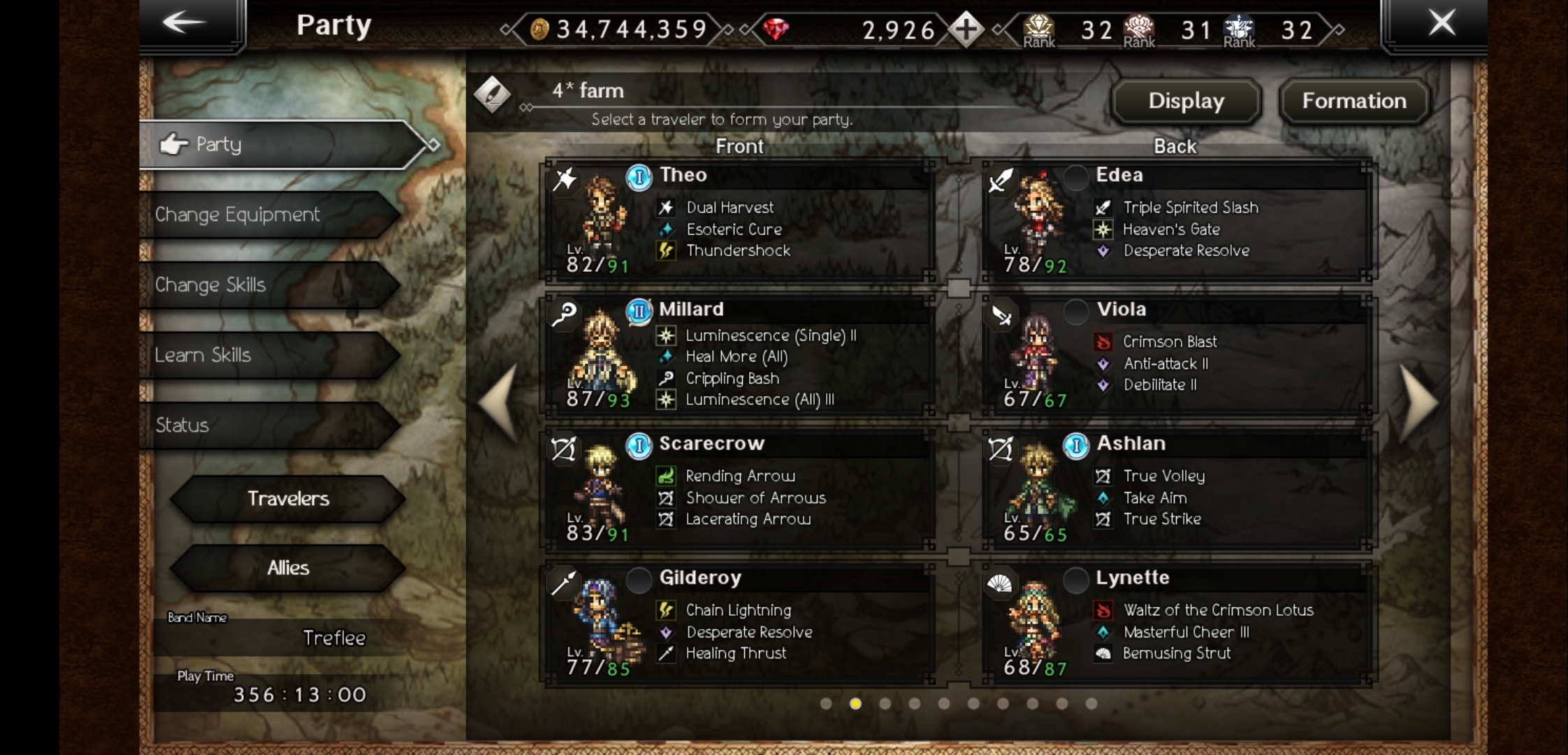Switch to the next party with right arrow
1568x755 pixels.
(1418, 403)
